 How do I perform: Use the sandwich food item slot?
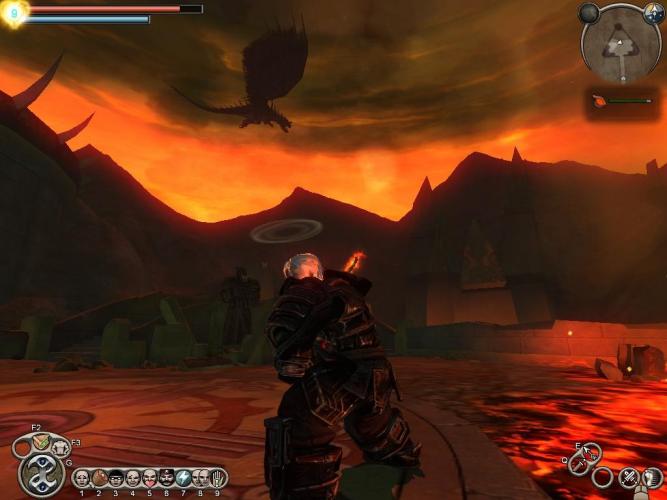[x=38, y=441]
